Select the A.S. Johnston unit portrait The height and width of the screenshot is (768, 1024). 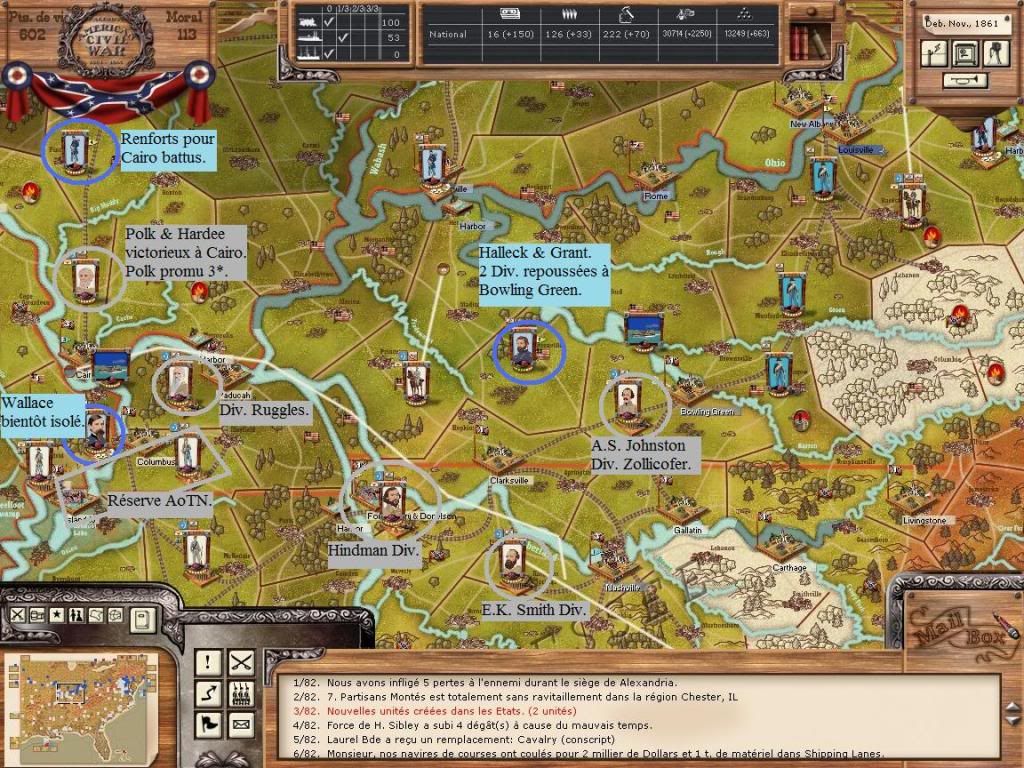[629, 400]
